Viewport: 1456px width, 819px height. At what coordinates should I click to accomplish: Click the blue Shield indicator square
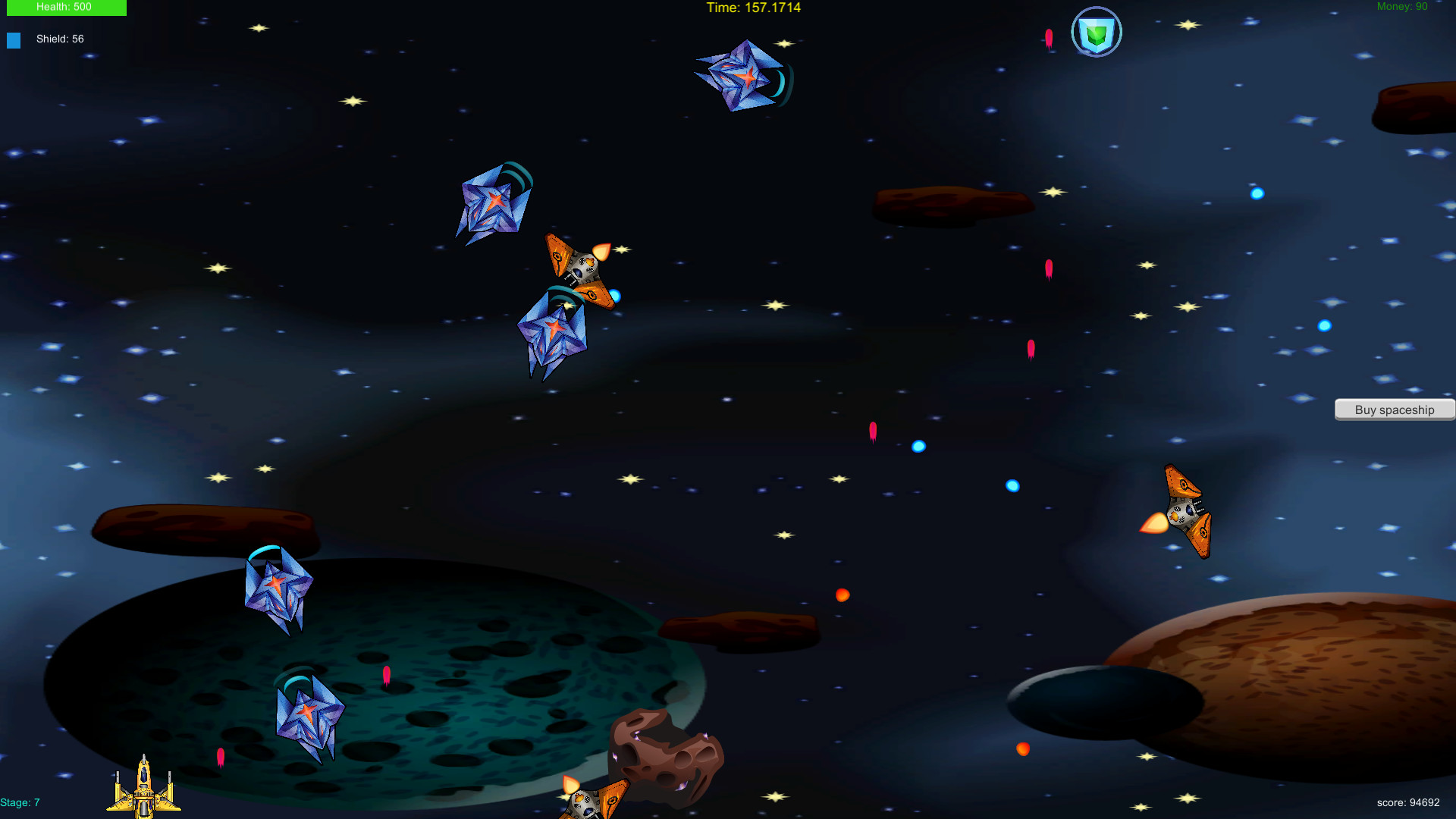tap(14, 39)
